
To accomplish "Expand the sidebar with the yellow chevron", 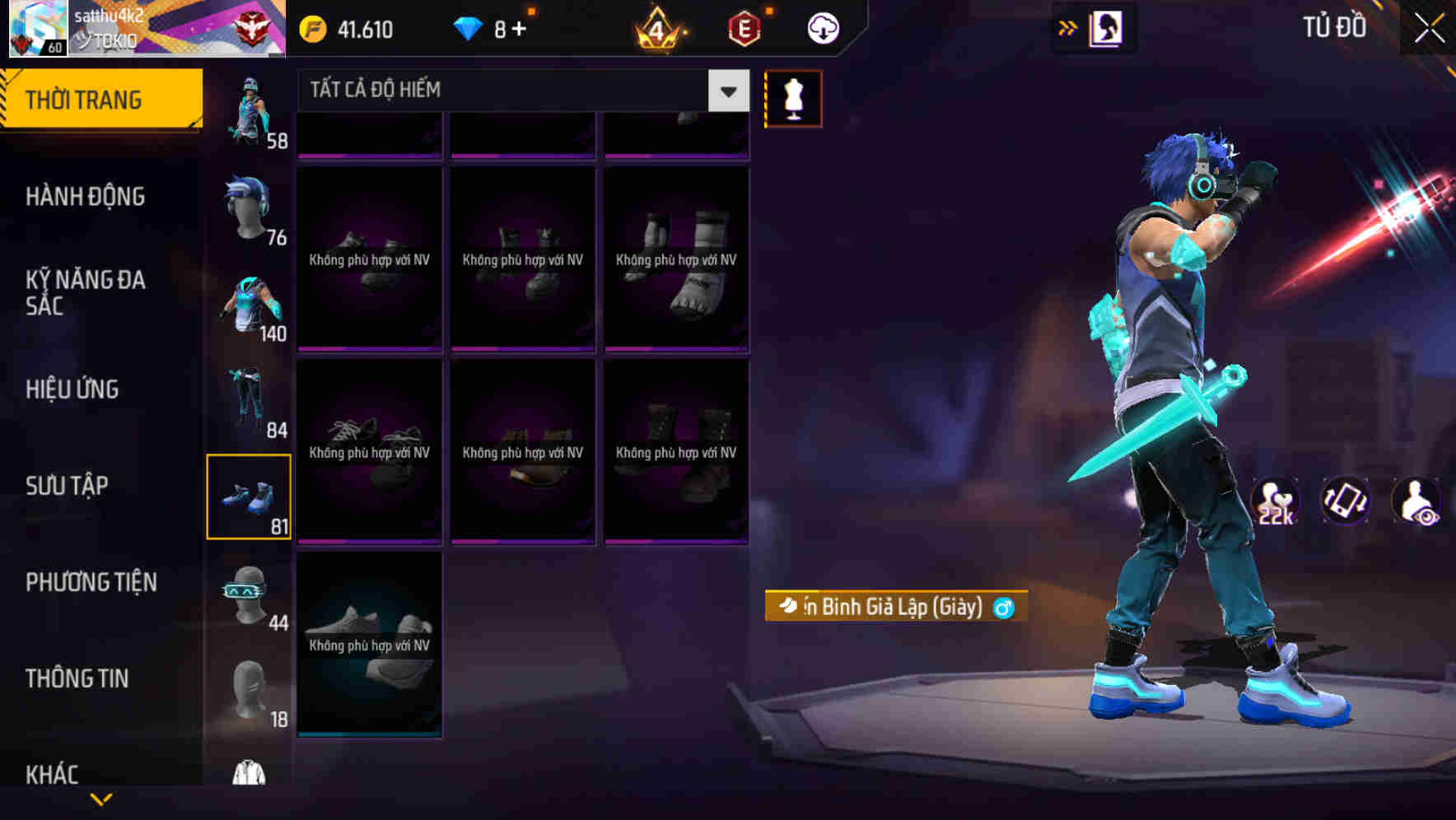I will 101,799.
